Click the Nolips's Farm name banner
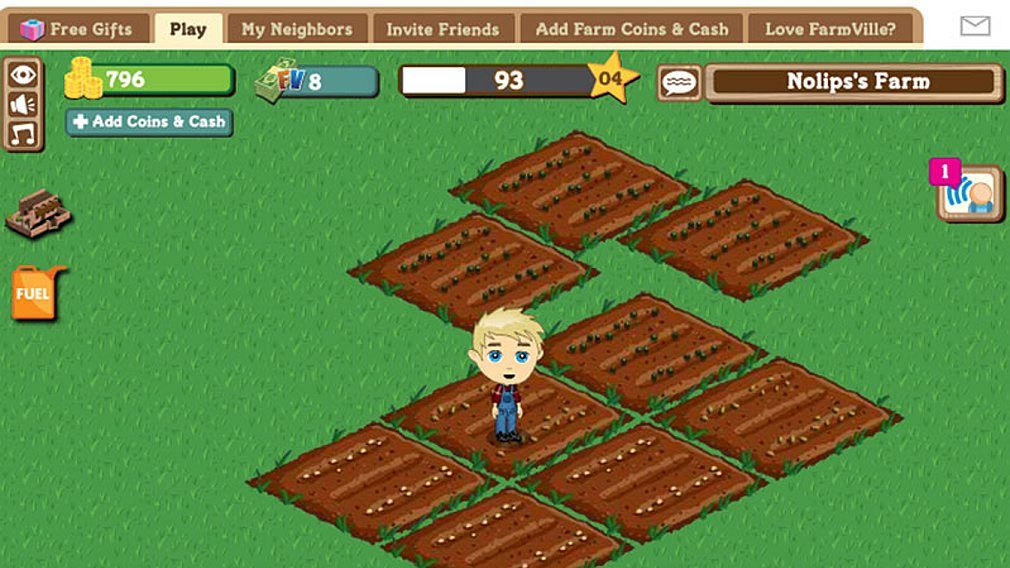This screenshot has width=1010, height=568. click(x=855, y=82)
